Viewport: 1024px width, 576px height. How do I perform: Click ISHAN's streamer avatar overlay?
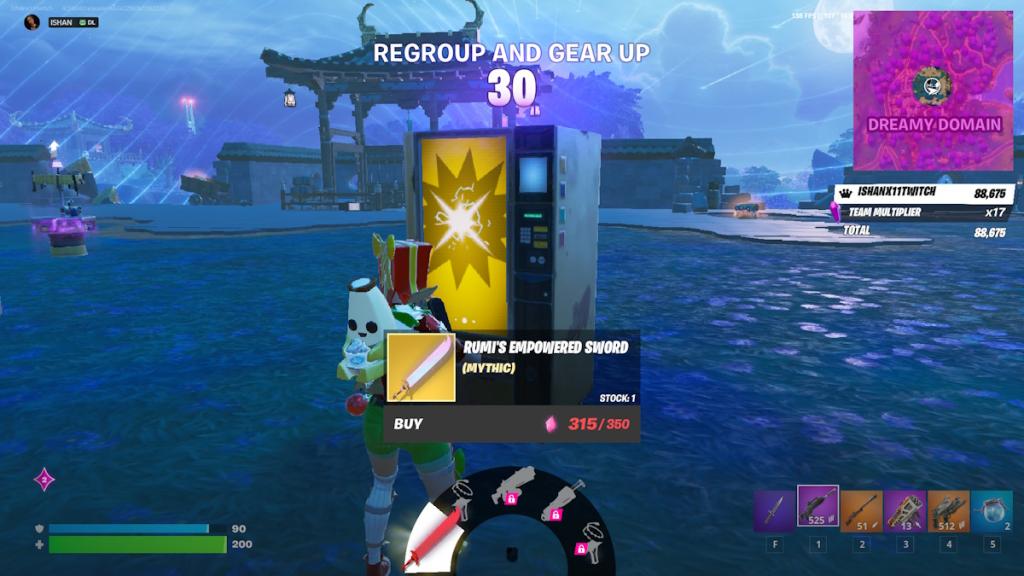click(31, 22)
